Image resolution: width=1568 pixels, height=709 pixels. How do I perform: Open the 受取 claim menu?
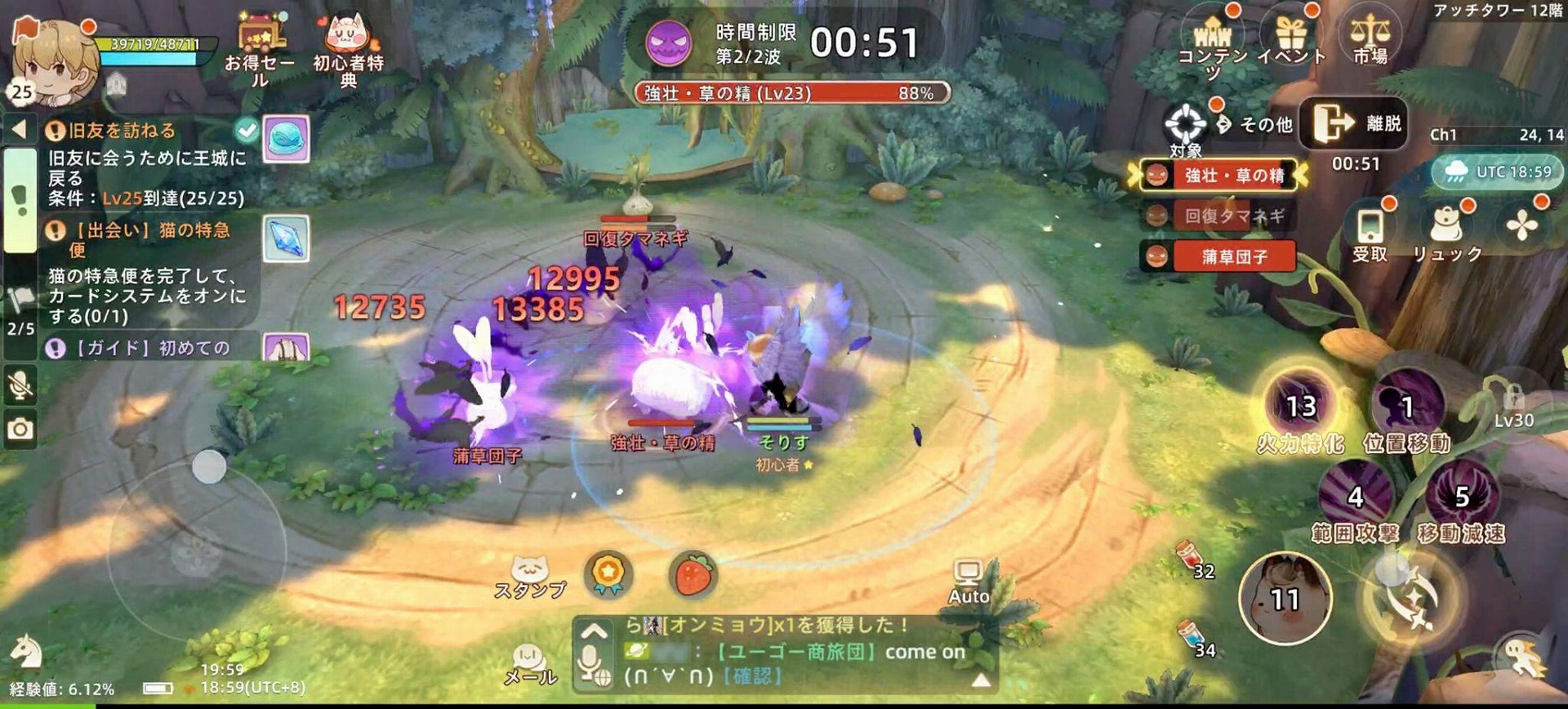(x=1370, y=233)
